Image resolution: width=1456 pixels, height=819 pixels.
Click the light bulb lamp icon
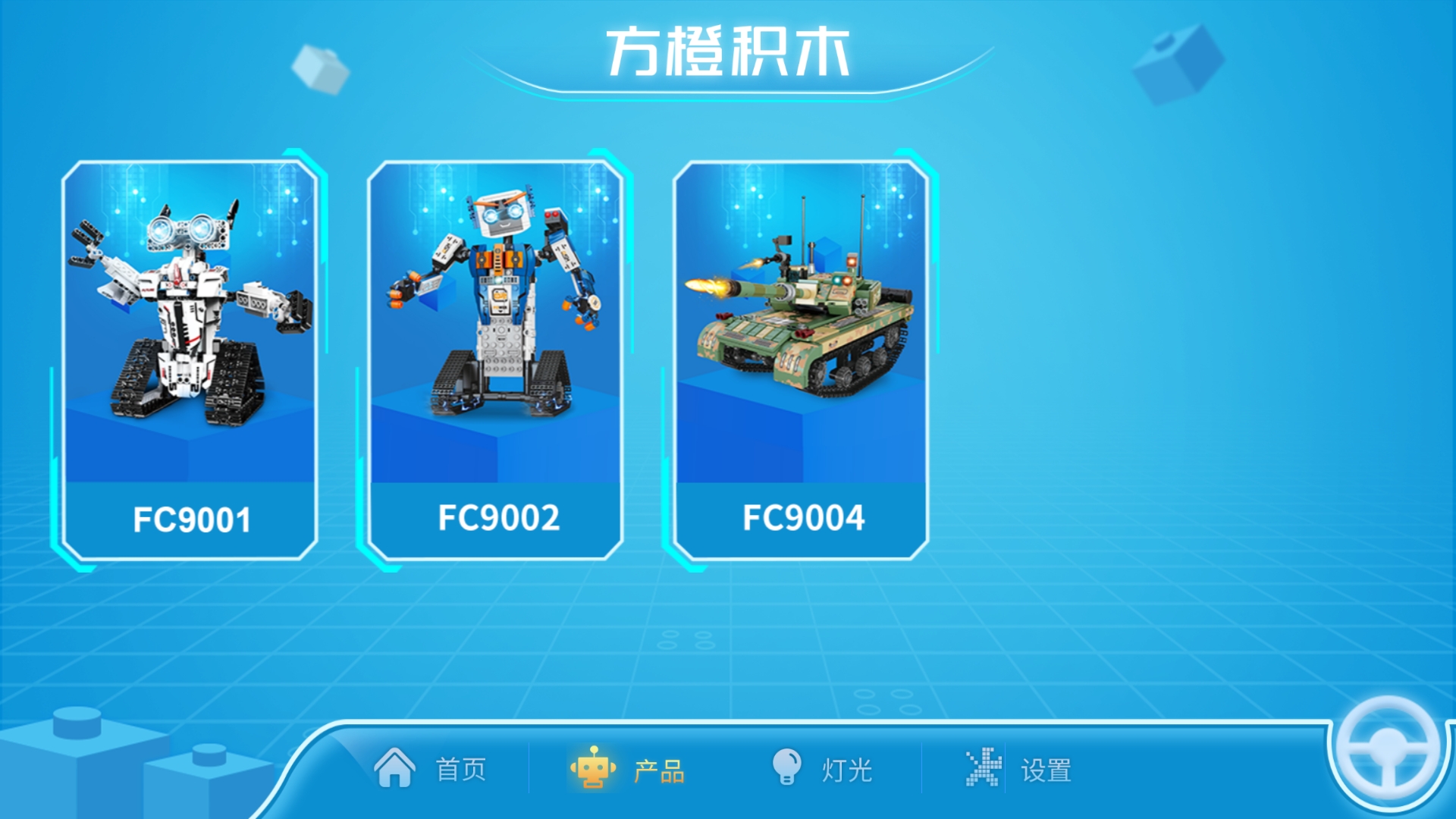point(789,769)
